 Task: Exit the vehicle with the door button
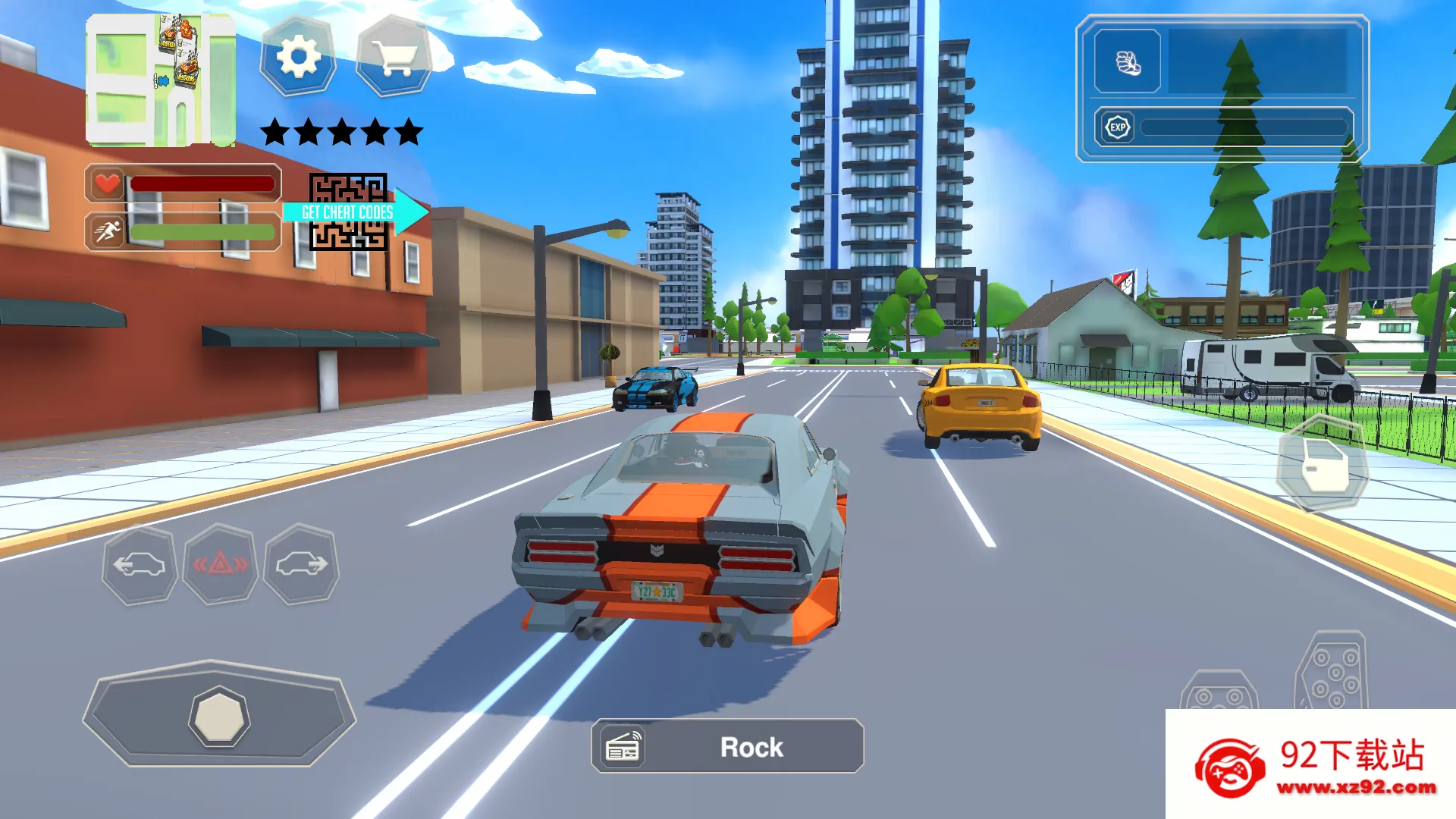point(1323,464)
